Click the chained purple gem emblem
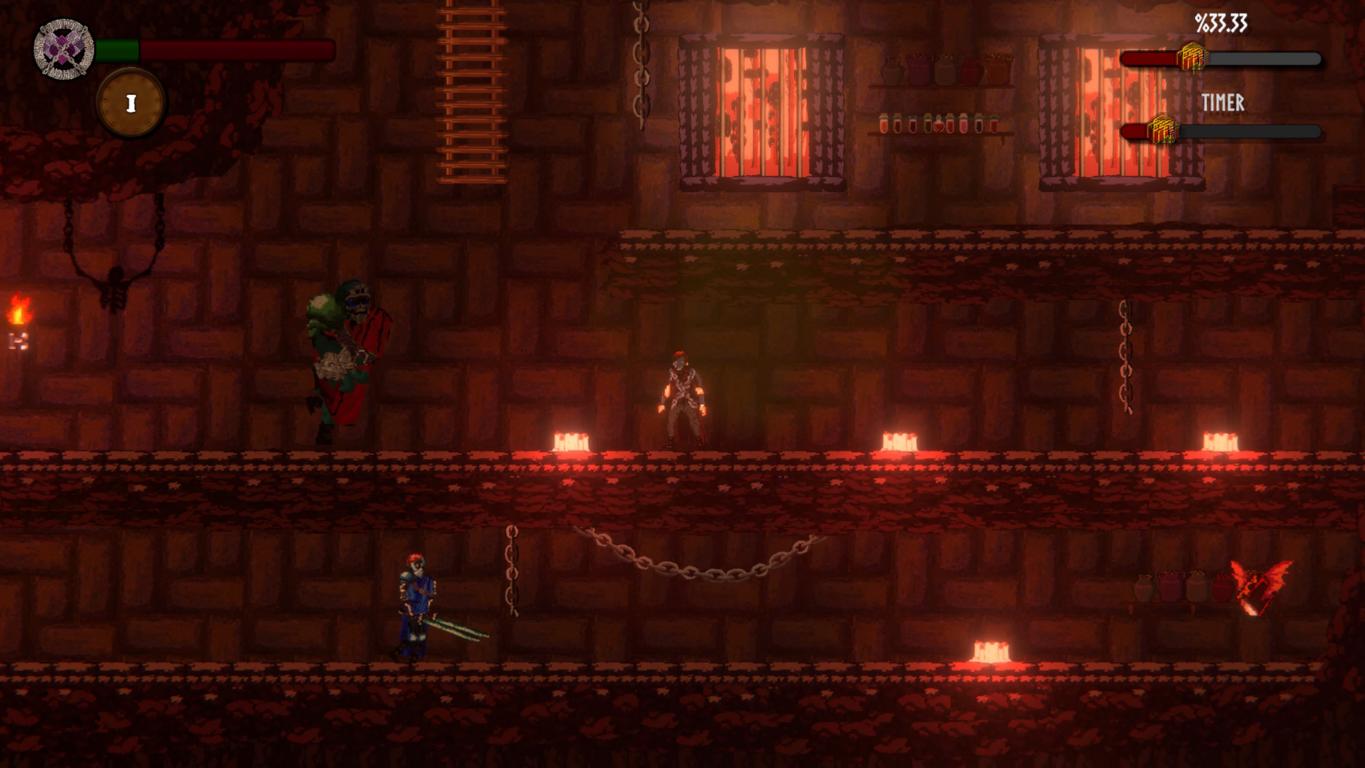Image resolution: width=1365 pixels, height=768 pixels. [64, 49]
